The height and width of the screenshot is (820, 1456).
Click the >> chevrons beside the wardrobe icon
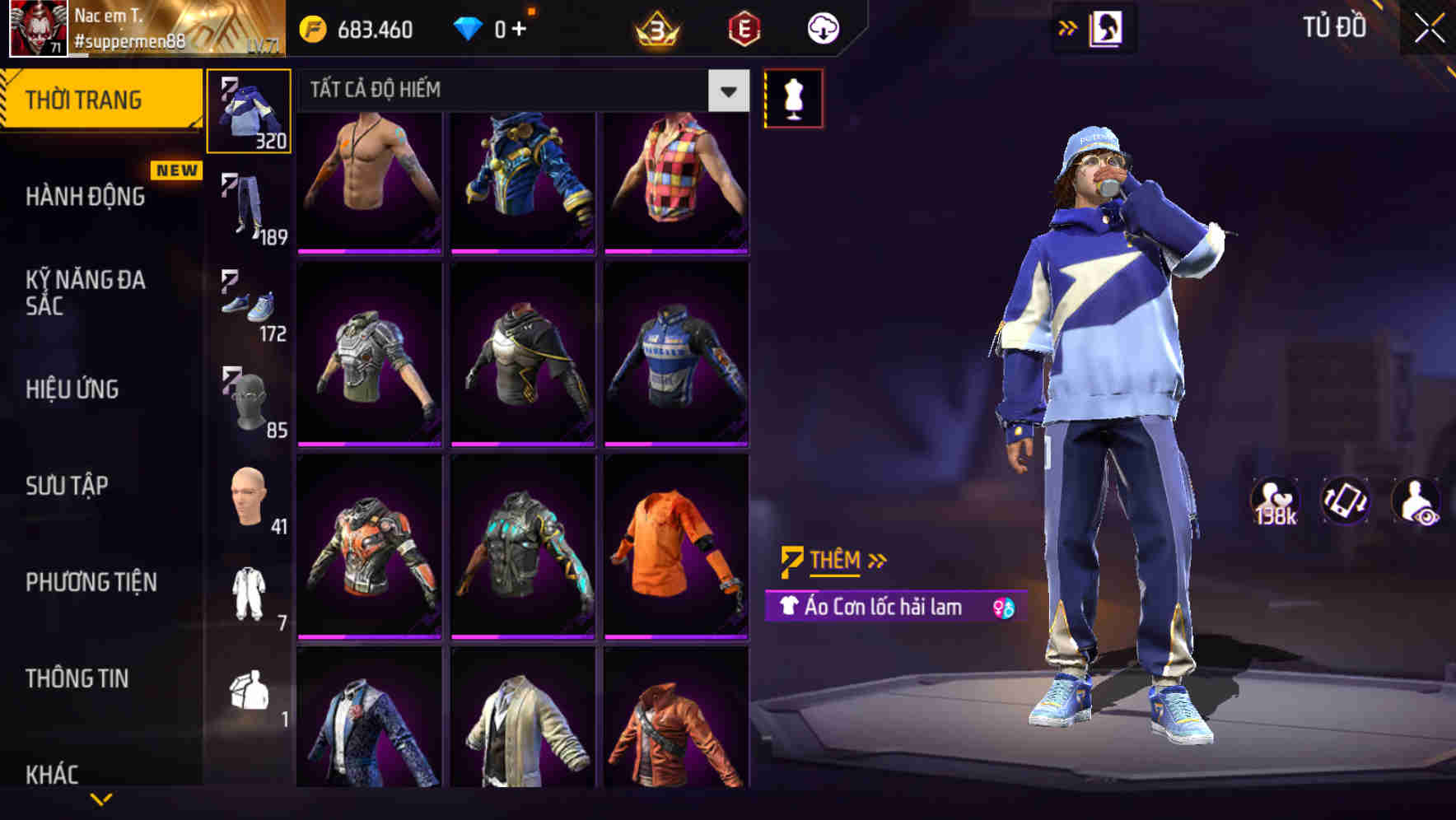(x=1068, y=27)
